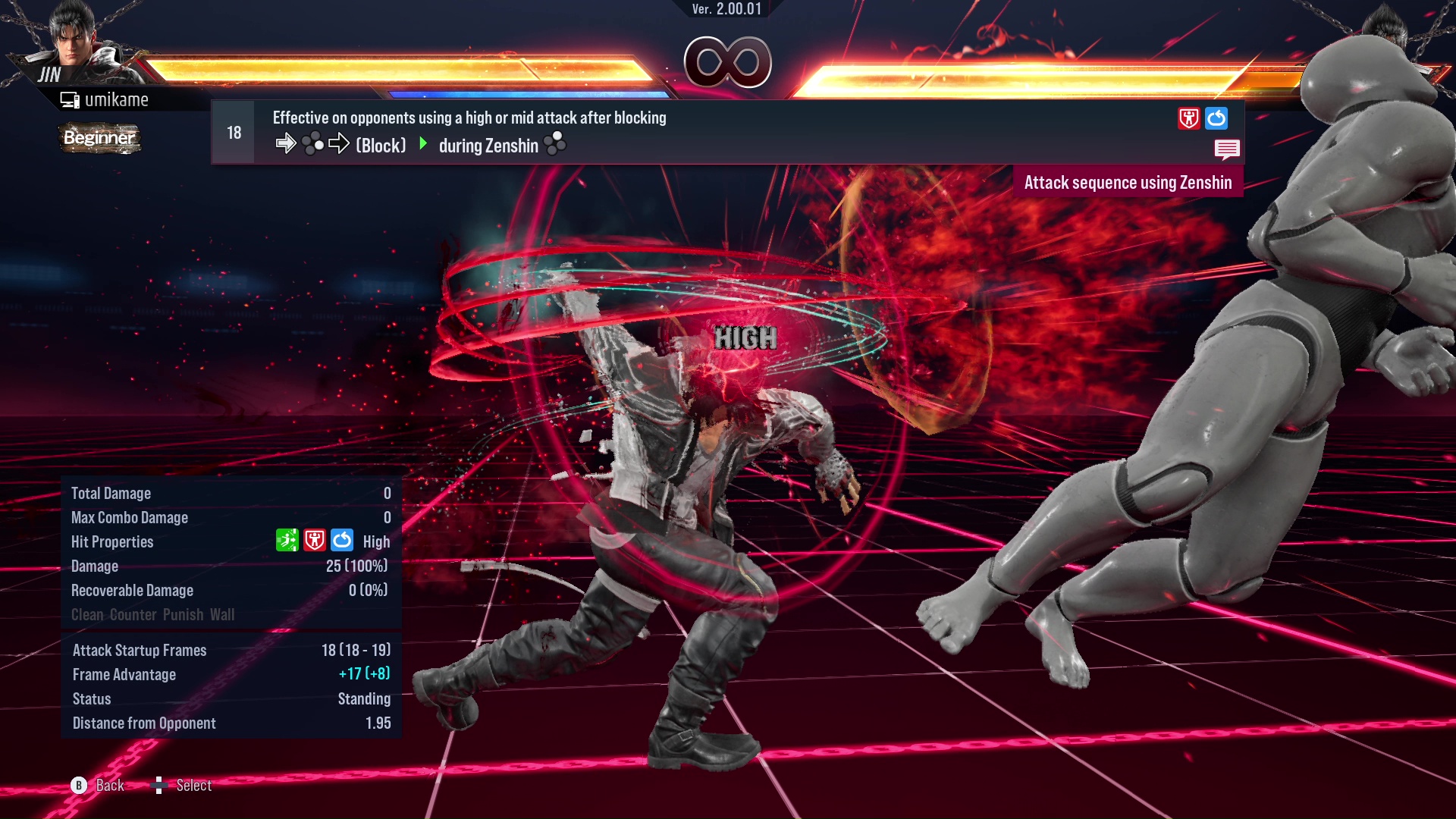Click the forward arrow input icon in the combo notation
This screenshot has height=819, width=1456.
pos(287,144)
